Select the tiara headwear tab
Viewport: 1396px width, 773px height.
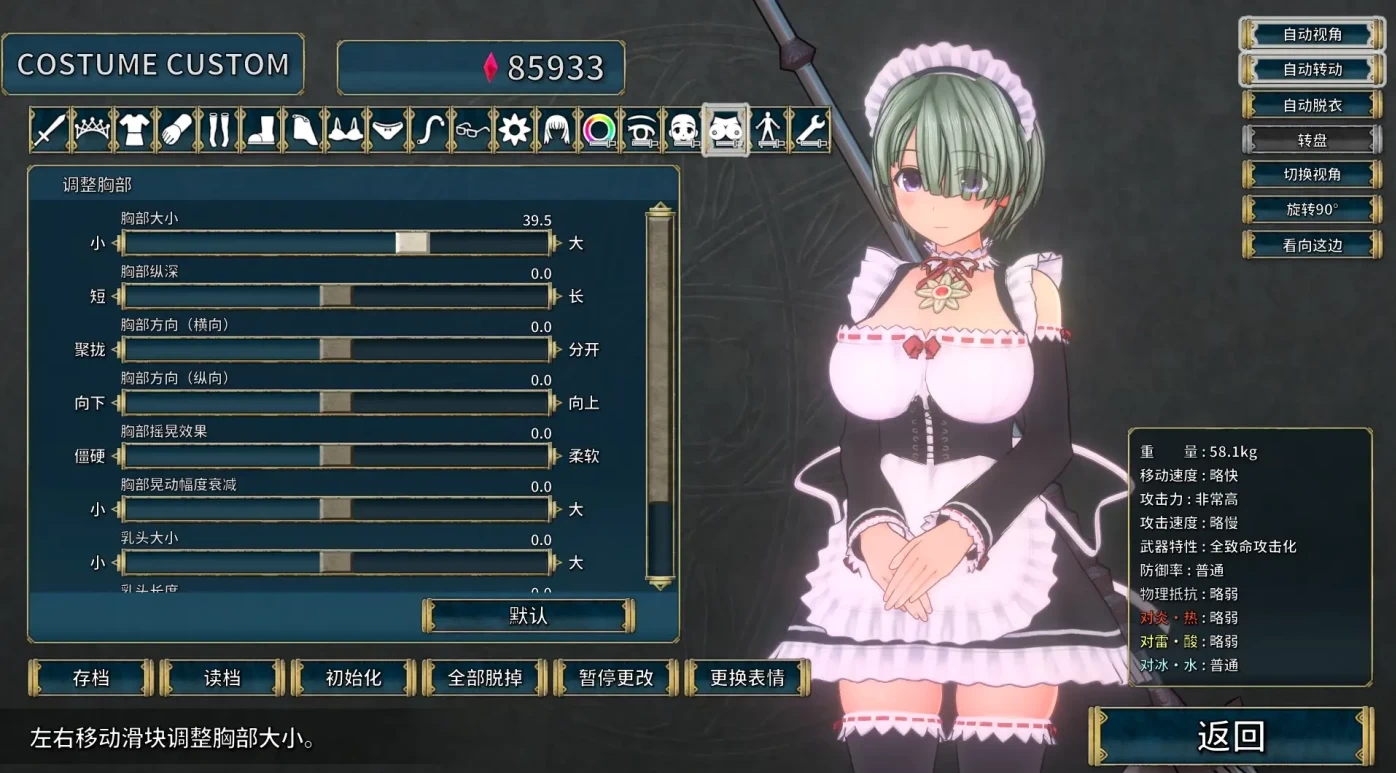click(92, 130)
